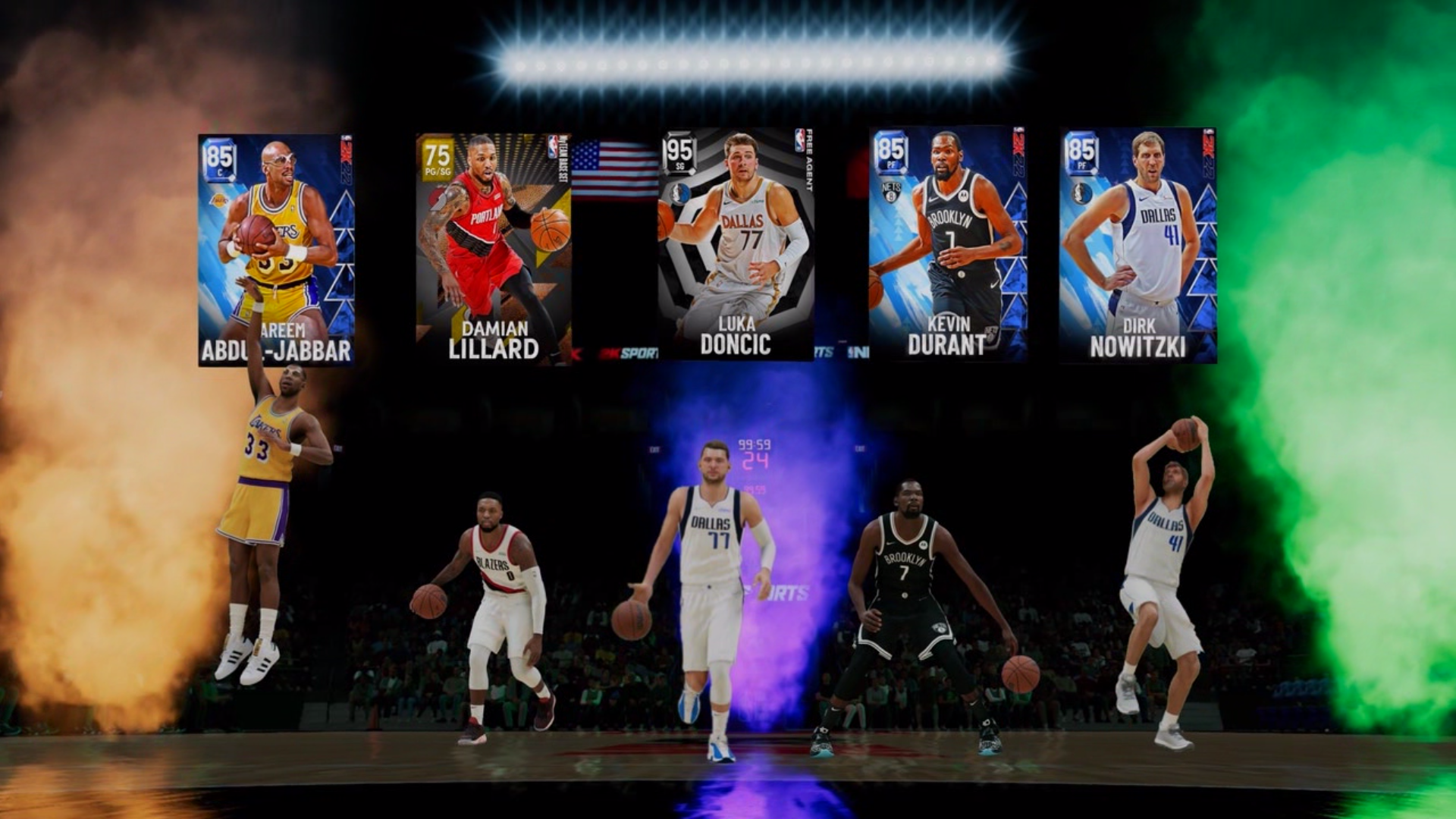This screenshot has height=819, width=1456.
Task: Click the gold 75 gem on Lillard's card
Action: 438,155
